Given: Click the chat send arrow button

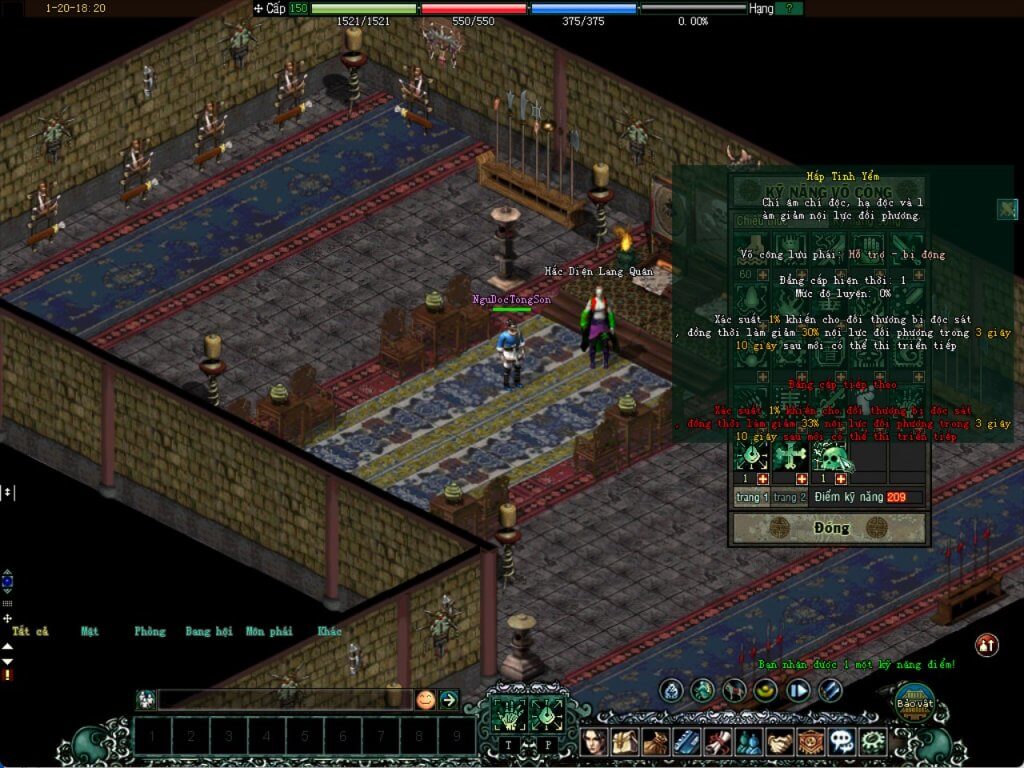Looking at the screenshot, I should point(449,700).
